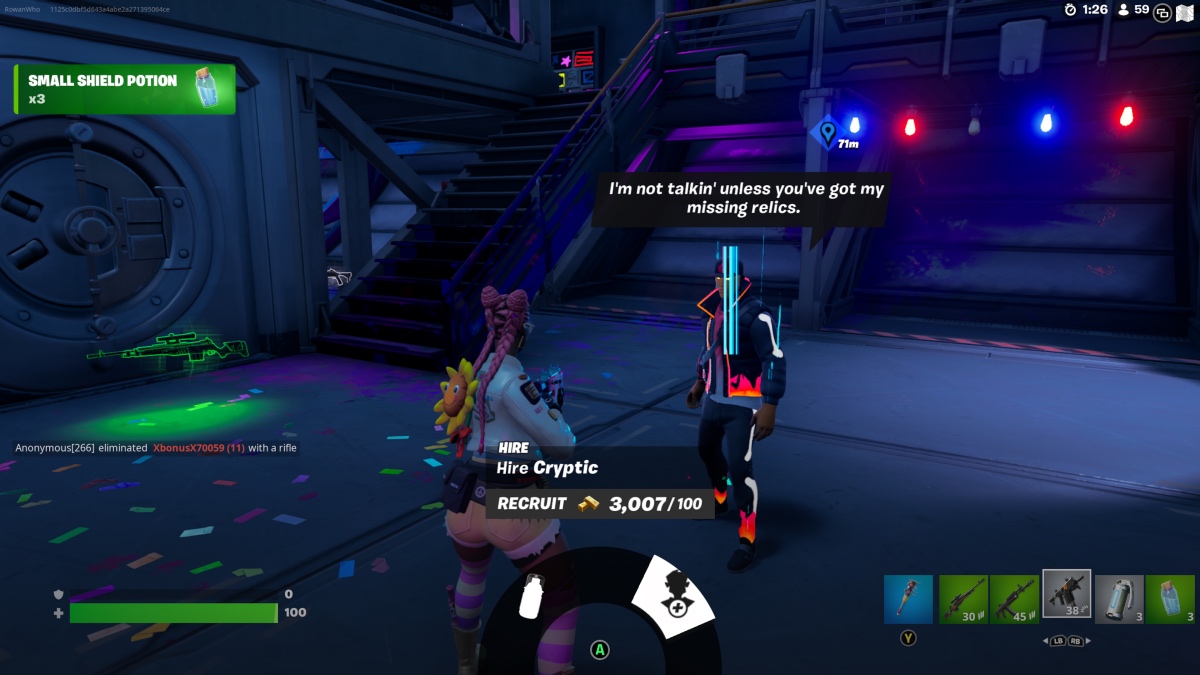Select the highlighted submachine gun slot
This screenshot has height=675, width=1200.
(x=1067, y=595)
